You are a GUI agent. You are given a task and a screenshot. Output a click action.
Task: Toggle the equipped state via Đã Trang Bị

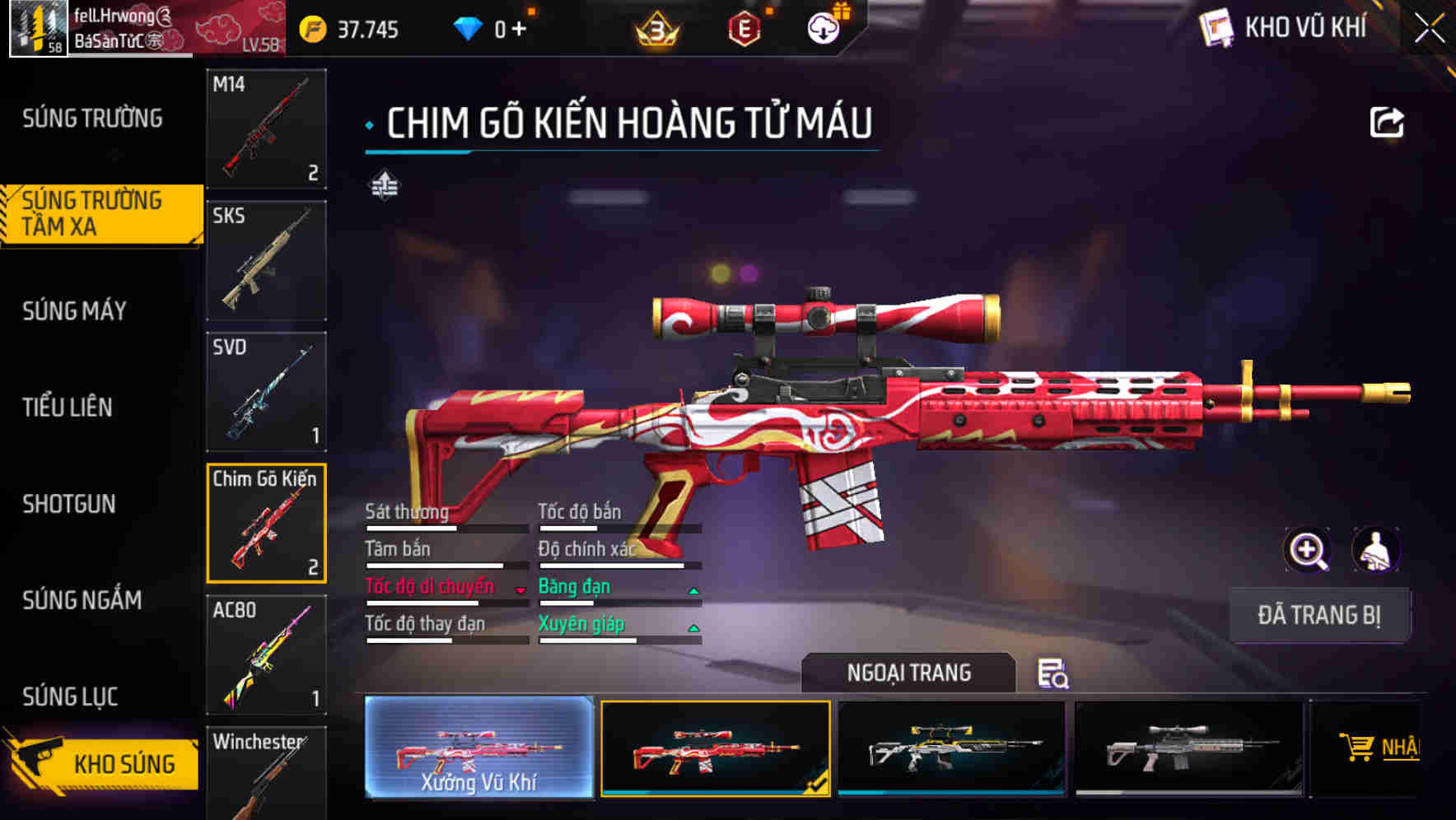(x=1319, y=614)
